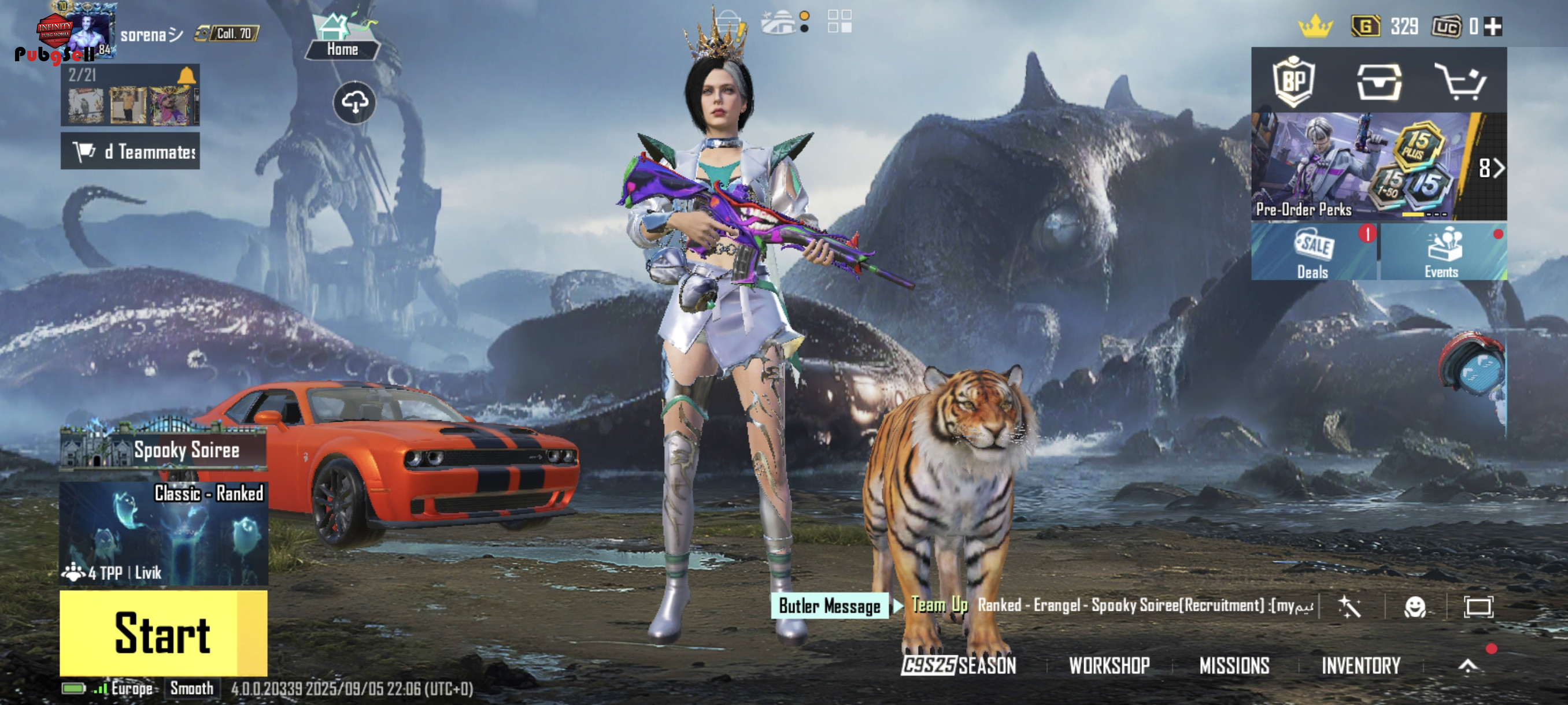Open the Workshop menu
Screen dimensions: 1568x705
pos(1109,666)
